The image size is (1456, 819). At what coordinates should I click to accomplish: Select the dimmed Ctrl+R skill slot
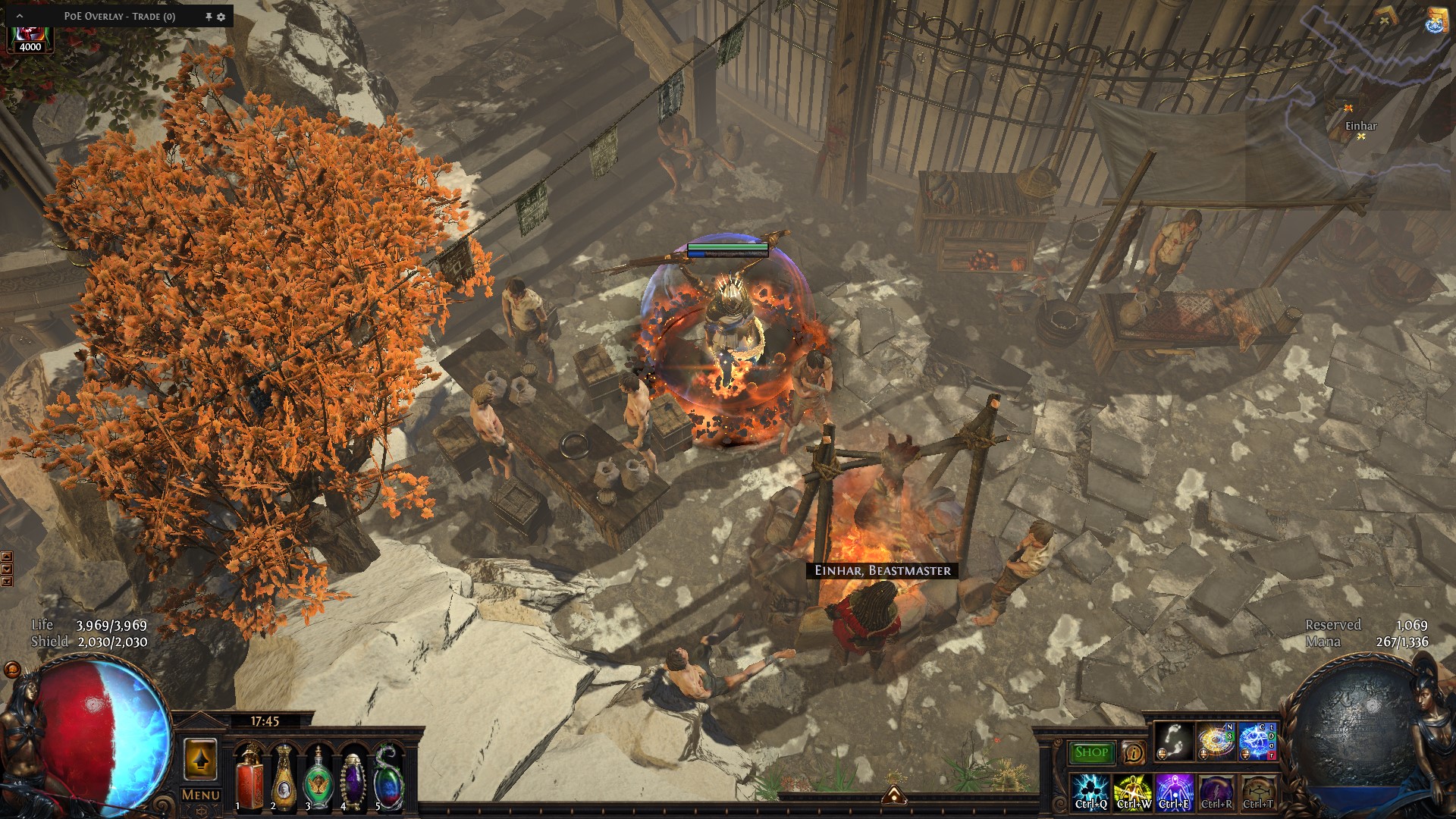tap(1216, 792)
